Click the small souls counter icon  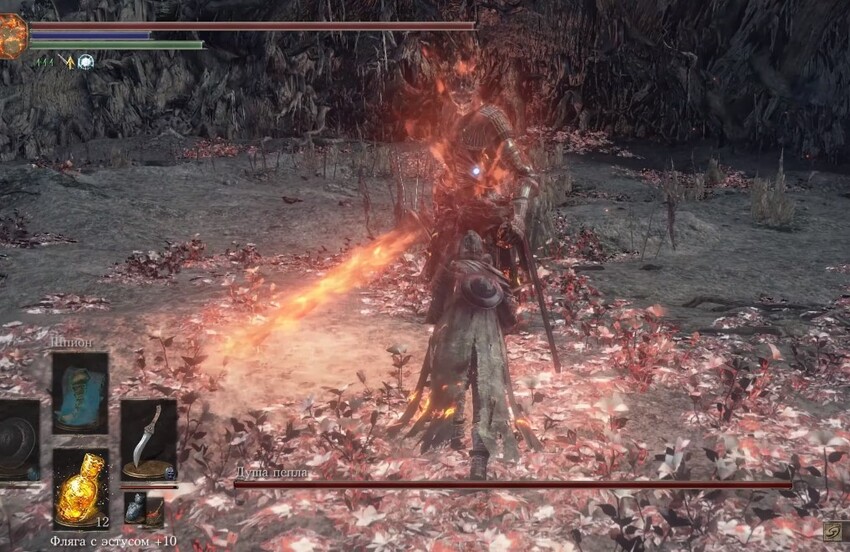pos(831,533)
